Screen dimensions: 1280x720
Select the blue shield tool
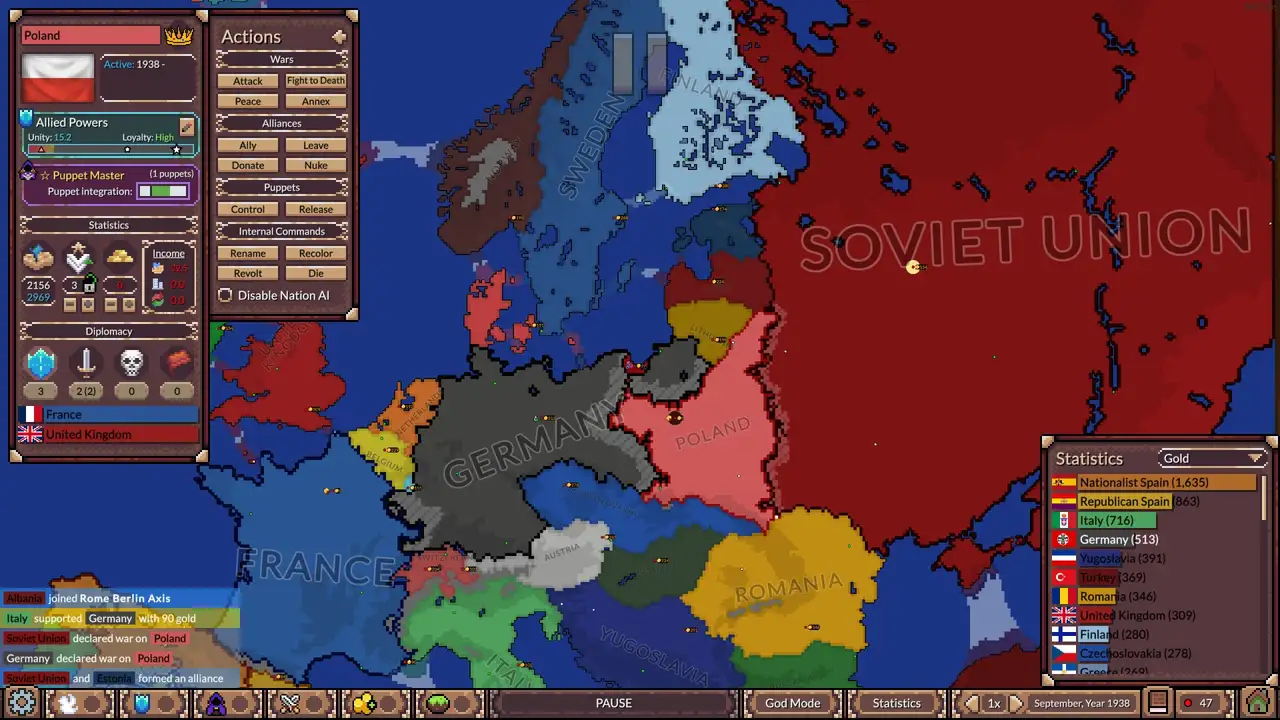(142, 703)
